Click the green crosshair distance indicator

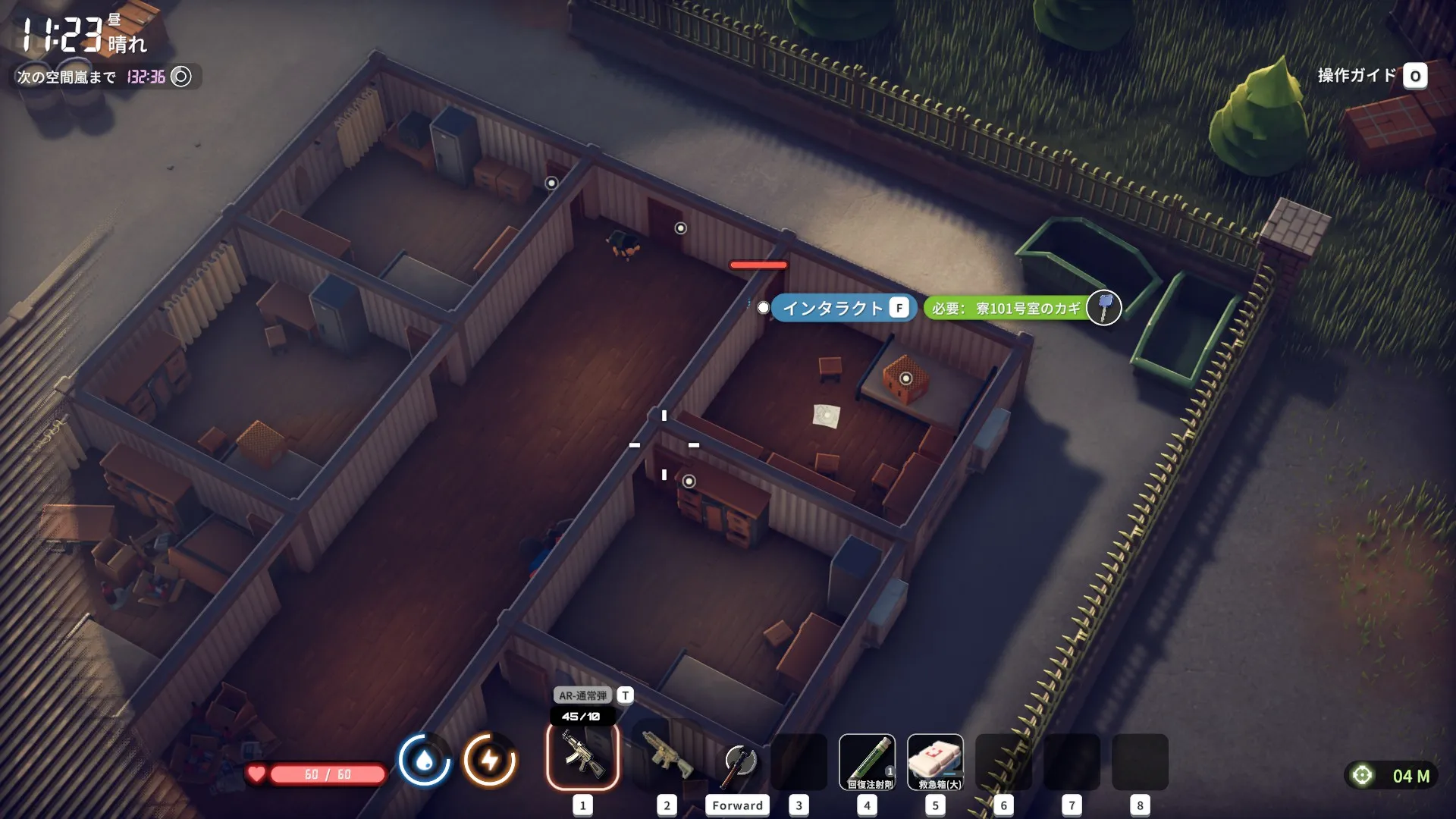click(1363, 775)
